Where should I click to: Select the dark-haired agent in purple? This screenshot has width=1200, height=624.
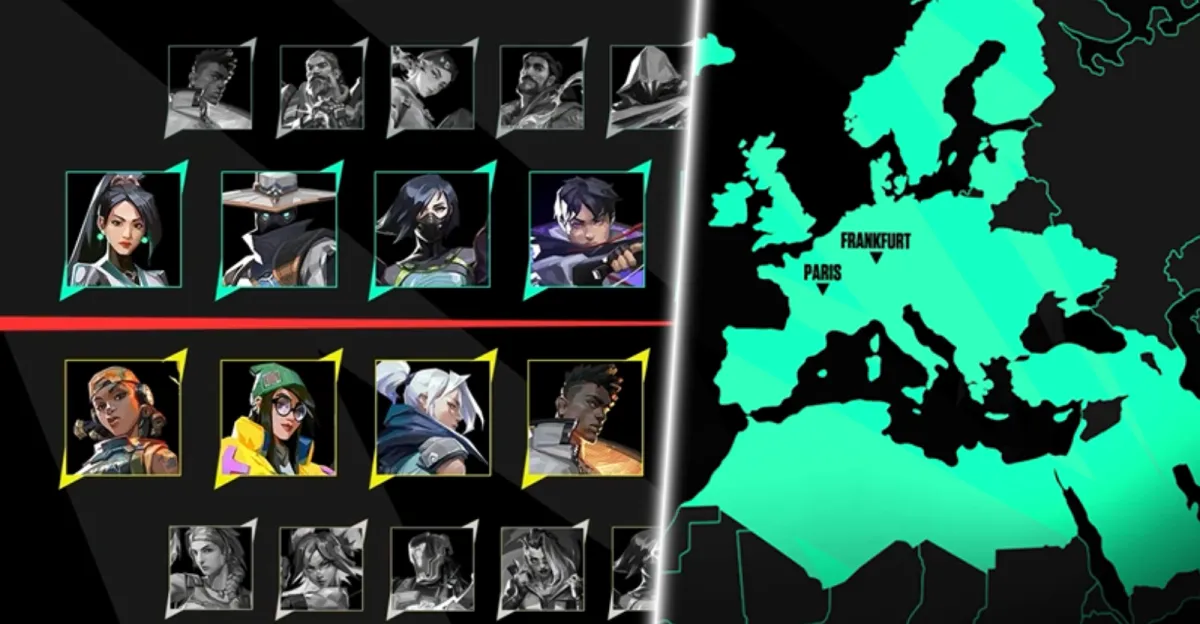[x=587, y=229]
